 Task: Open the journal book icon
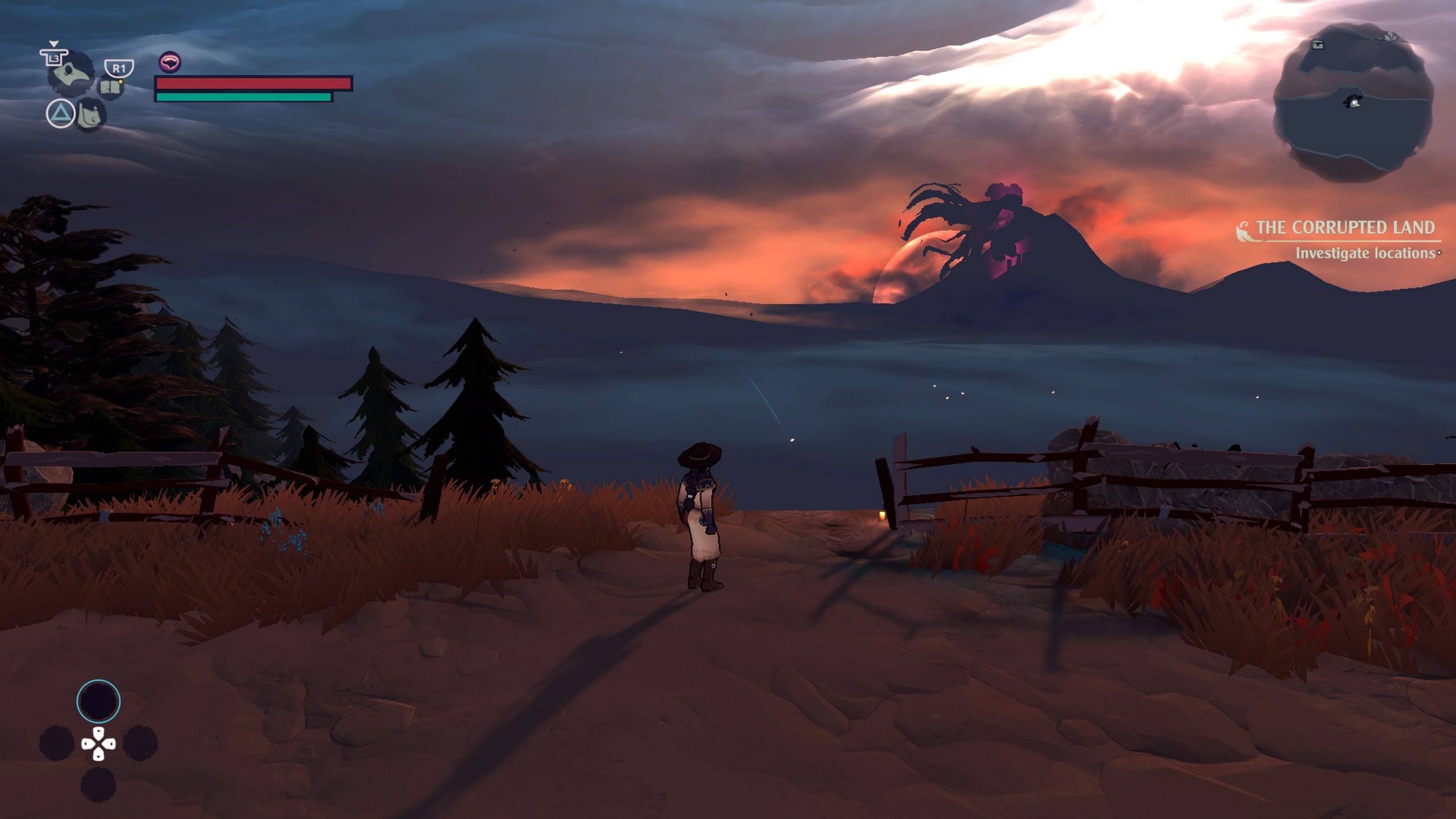click(111, 88)
